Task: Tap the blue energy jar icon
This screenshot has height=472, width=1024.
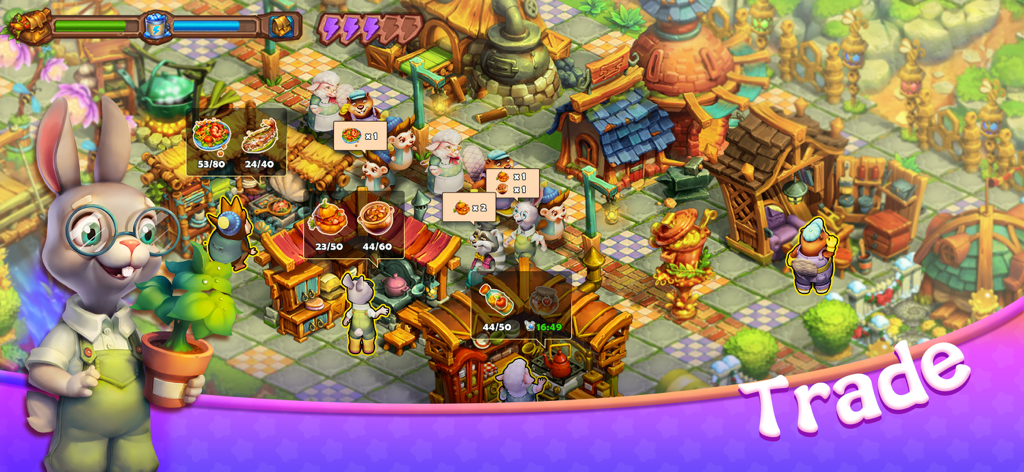Action: pyautogui.click(x=156, y=25)
